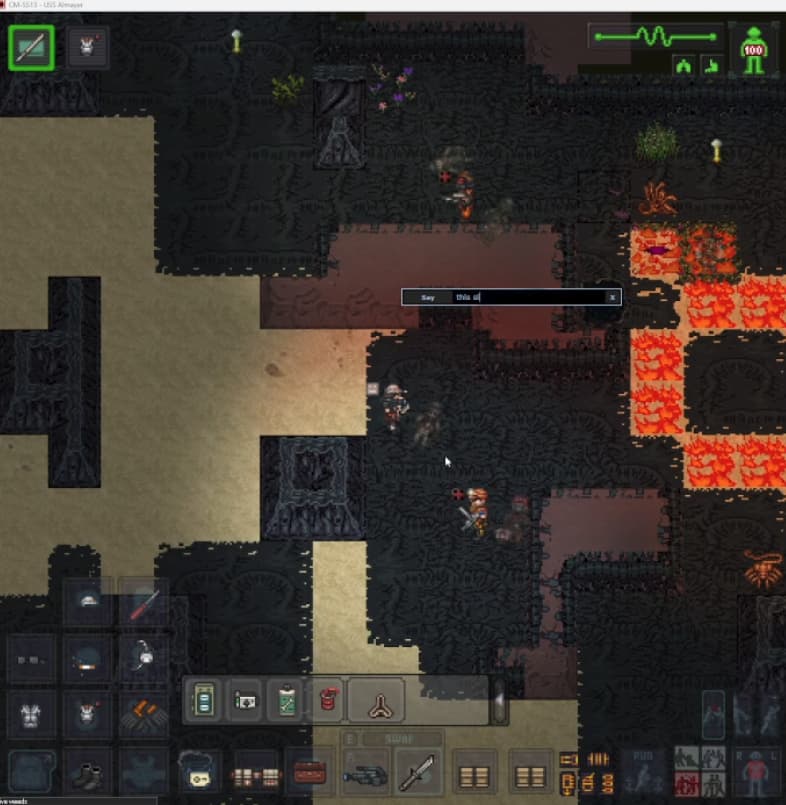Click the green lungs status icon
Viewport: 786px width, 805px height.
pos(686,66)
